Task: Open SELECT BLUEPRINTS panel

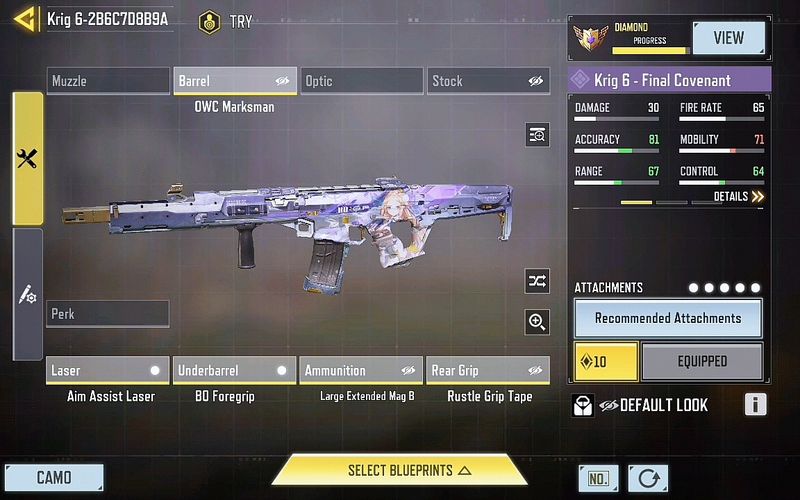Action: (x=400, y=470)
